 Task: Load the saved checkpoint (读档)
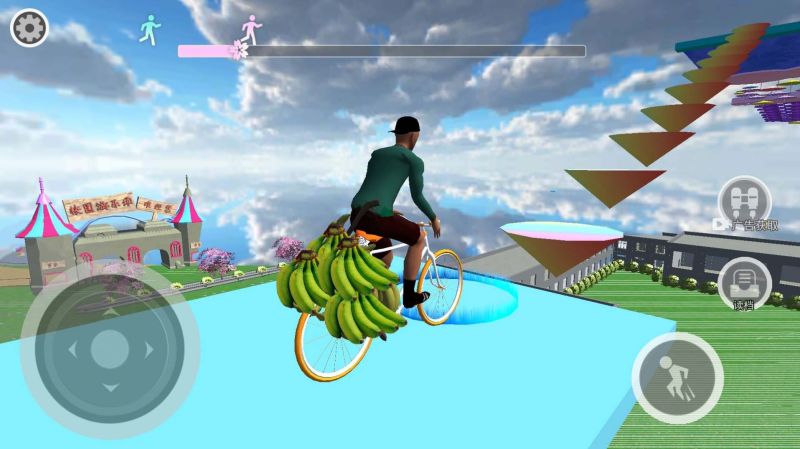[x=743, y=282]
